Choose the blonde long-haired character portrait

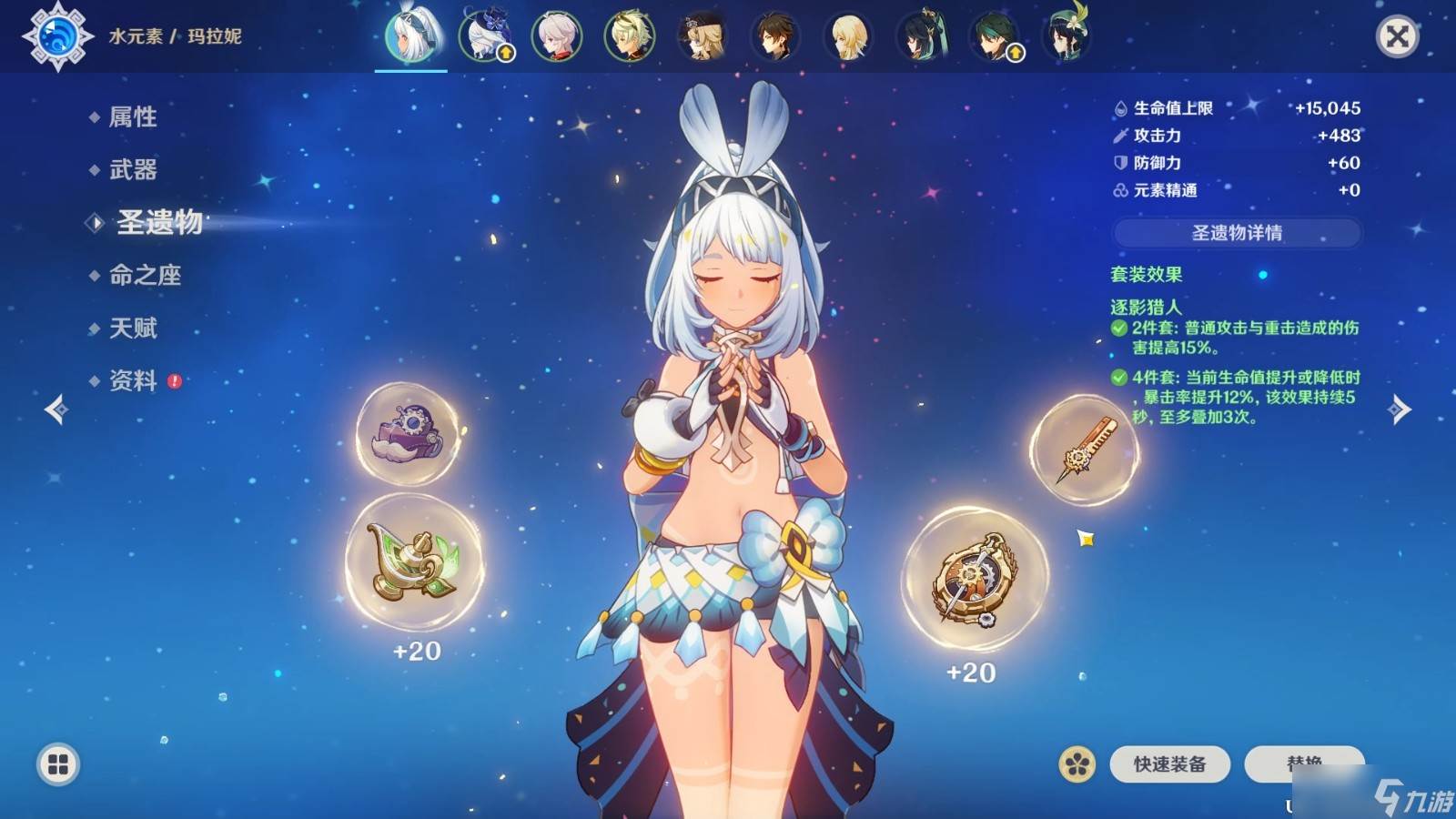847,37
